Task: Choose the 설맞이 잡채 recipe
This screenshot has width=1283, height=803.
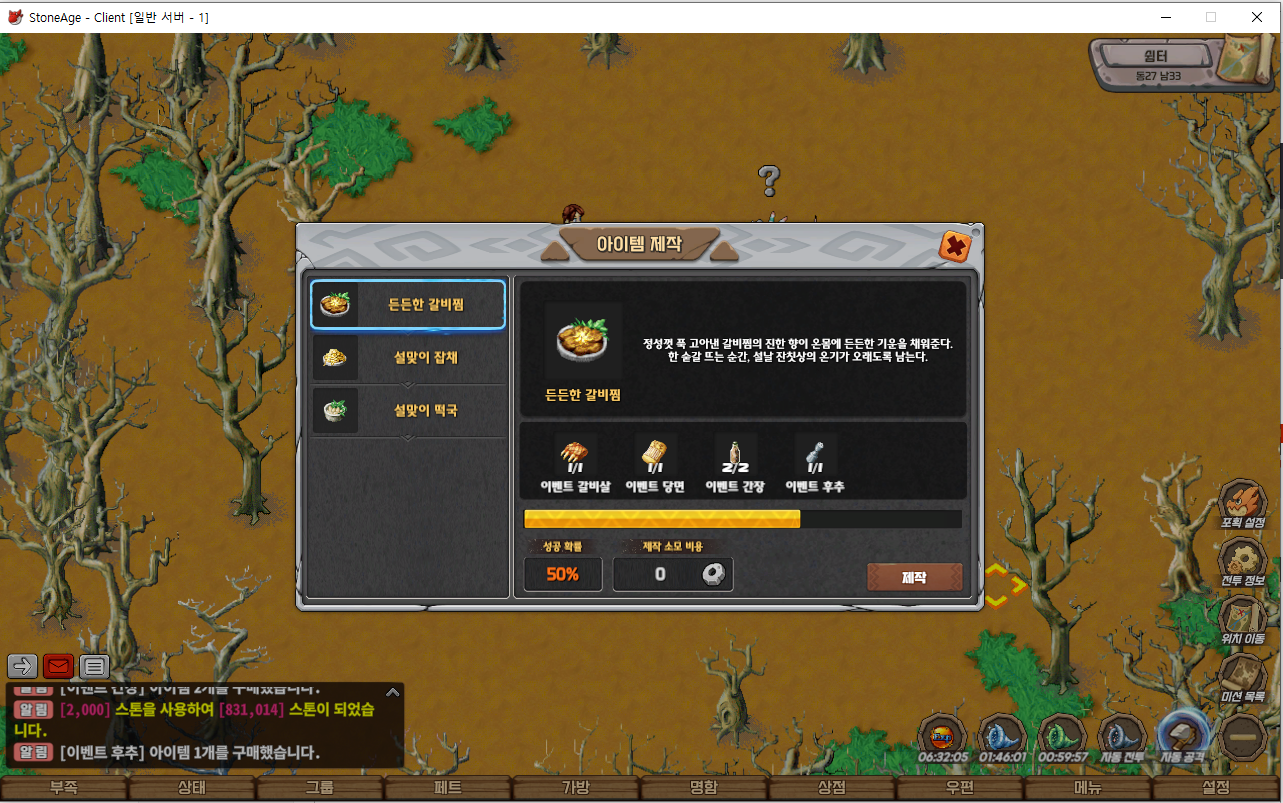Action: pos(408,357)
